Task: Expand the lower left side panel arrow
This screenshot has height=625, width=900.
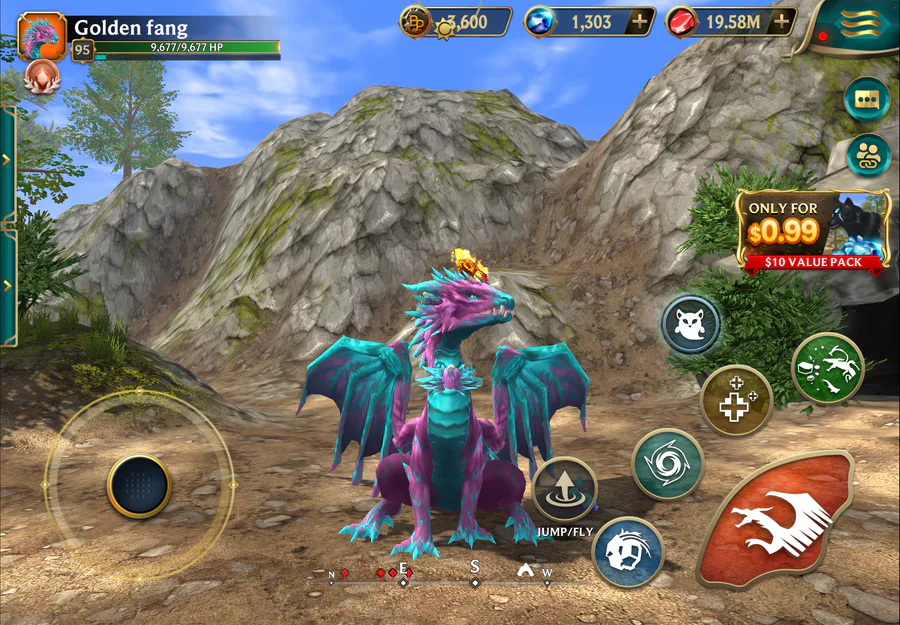Action: point(7,286)
